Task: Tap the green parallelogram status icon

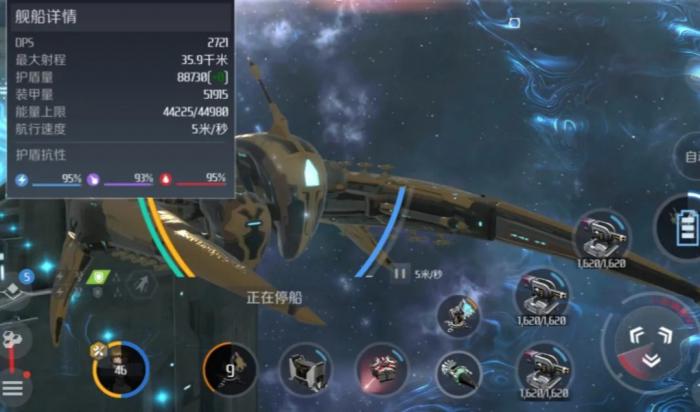Action: pos(98,277)
